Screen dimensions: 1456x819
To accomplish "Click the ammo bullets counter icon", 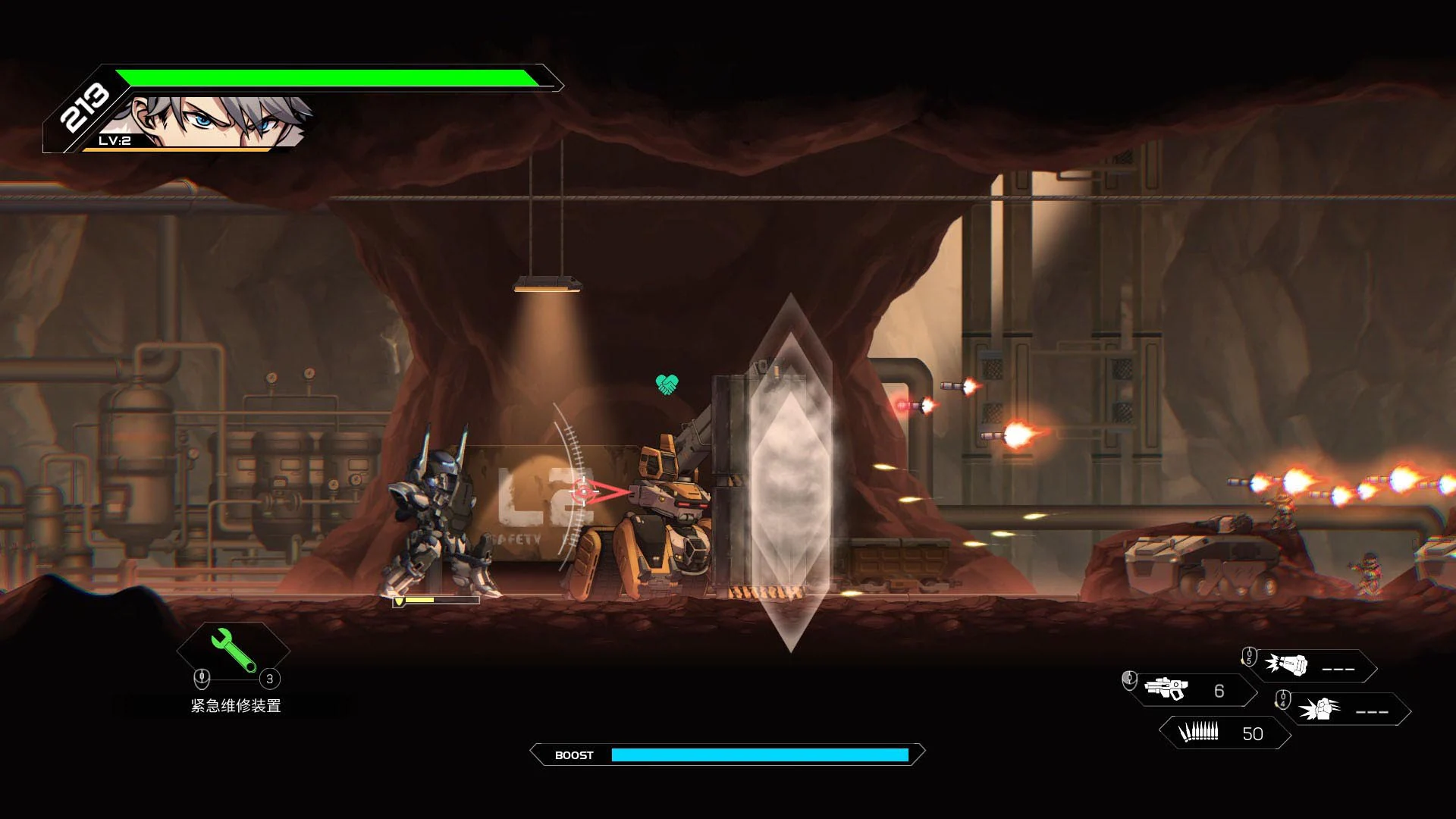I will [x=1198, y=733].
